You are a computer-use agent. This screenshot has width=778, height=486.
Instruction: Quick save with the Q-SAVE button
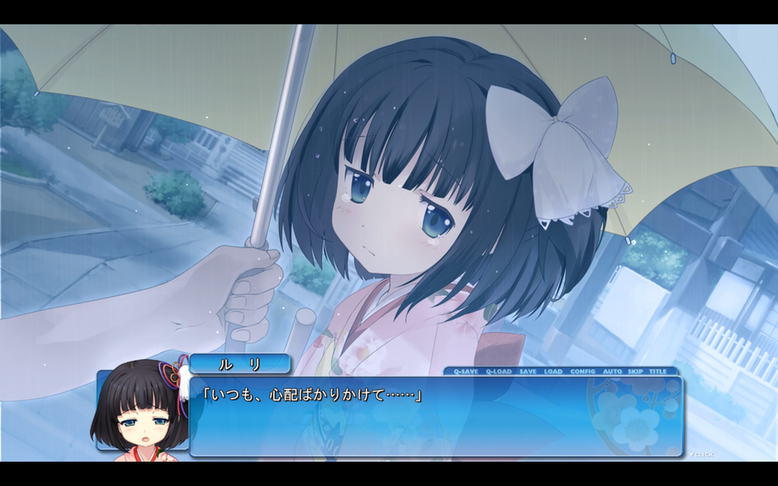click(465, 371)
